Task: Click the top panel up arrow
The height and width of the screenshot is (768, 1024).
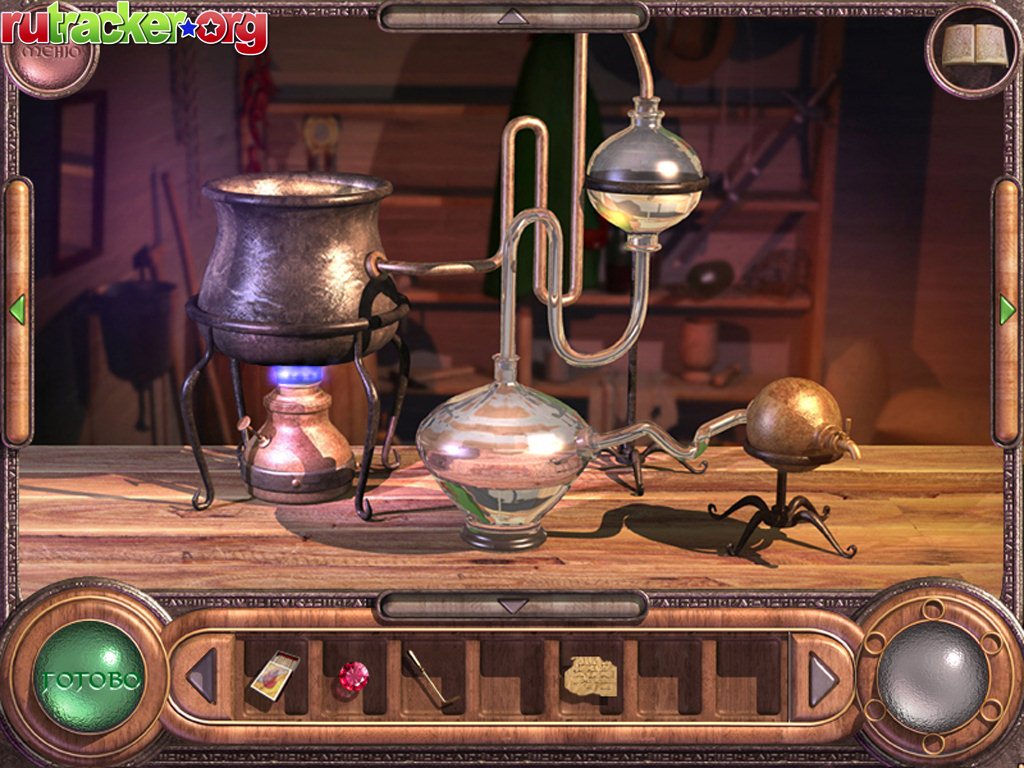Action: (512, 16)
